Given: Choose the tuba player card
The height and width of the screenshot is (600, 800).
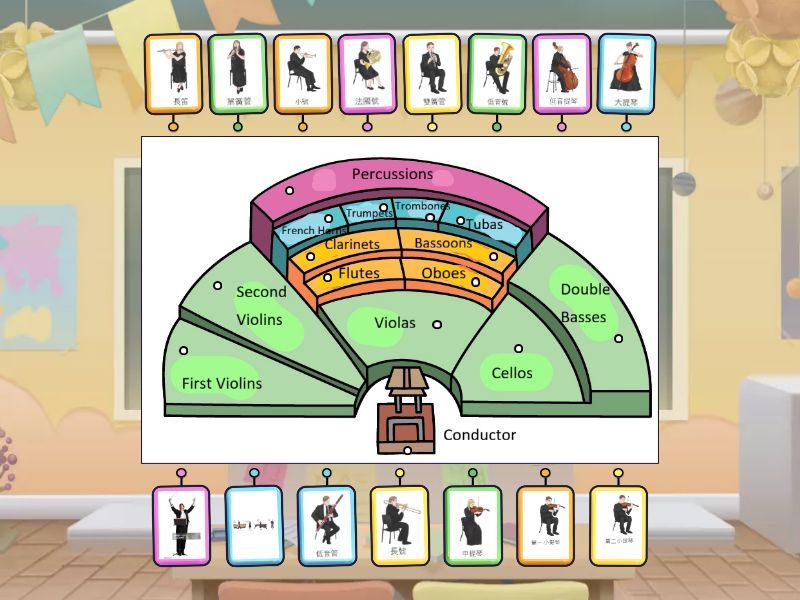Looking at the screenshot, I should pos(497,73).
